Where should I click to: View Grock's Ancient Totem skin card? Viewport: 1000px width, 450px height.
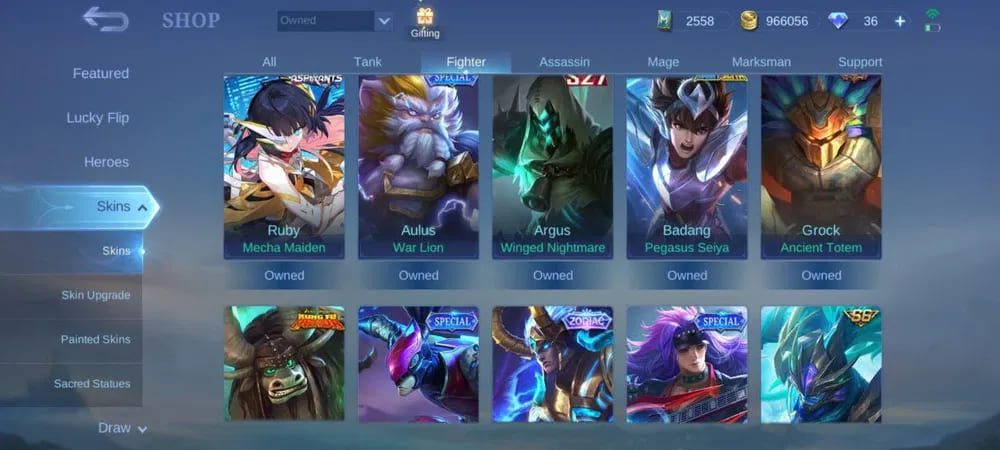(x=821, y=167)
